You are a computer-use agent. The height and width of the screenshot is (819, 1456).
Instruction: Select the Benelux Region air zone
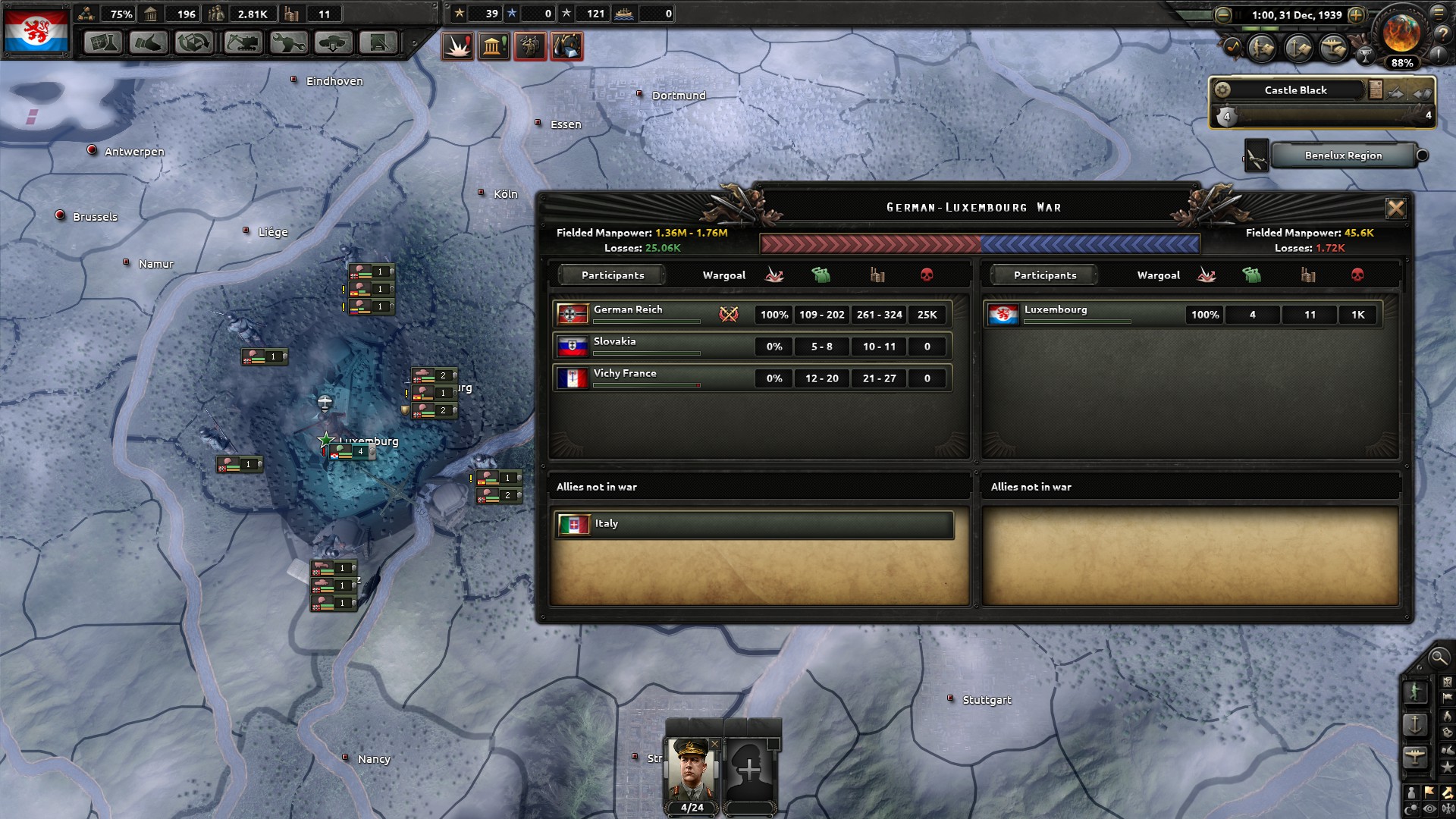pos(1343,155)
